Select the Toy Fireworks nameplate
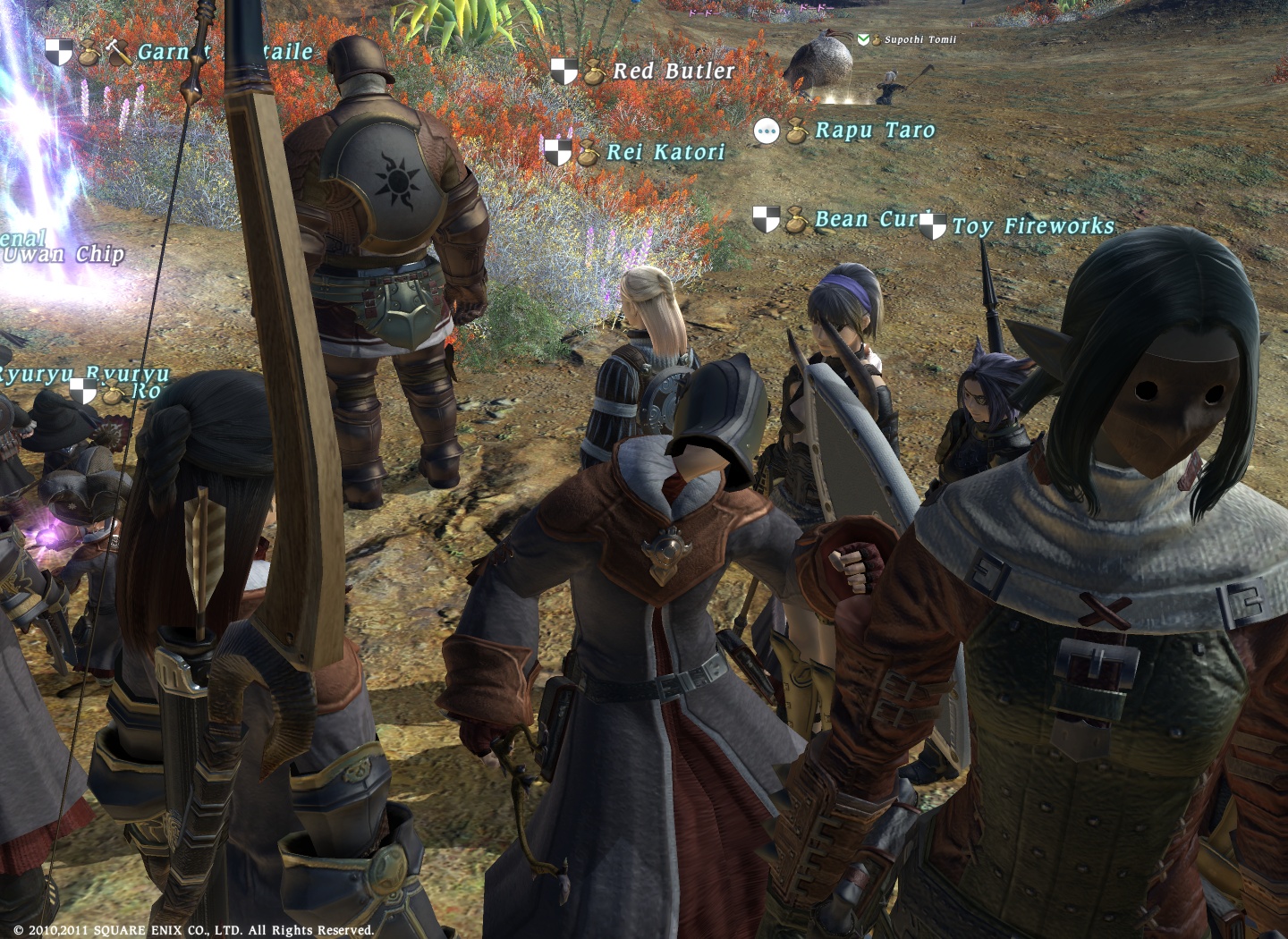The height and width of the screenshot is (939, 1288). 1032,225
